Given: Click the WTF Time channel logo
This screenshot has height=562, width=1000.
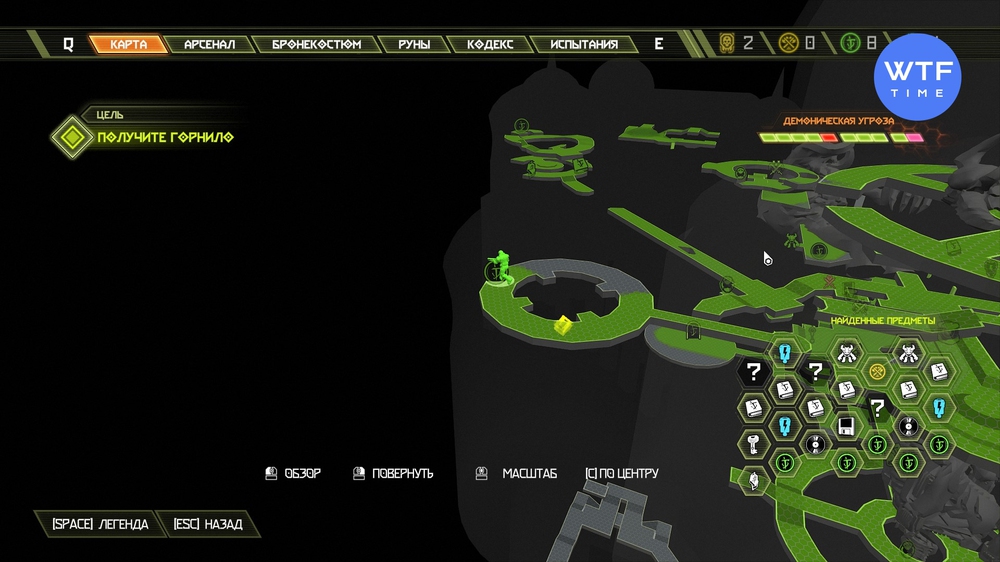Looking at the screenshot, I should [x=917, y=76].
